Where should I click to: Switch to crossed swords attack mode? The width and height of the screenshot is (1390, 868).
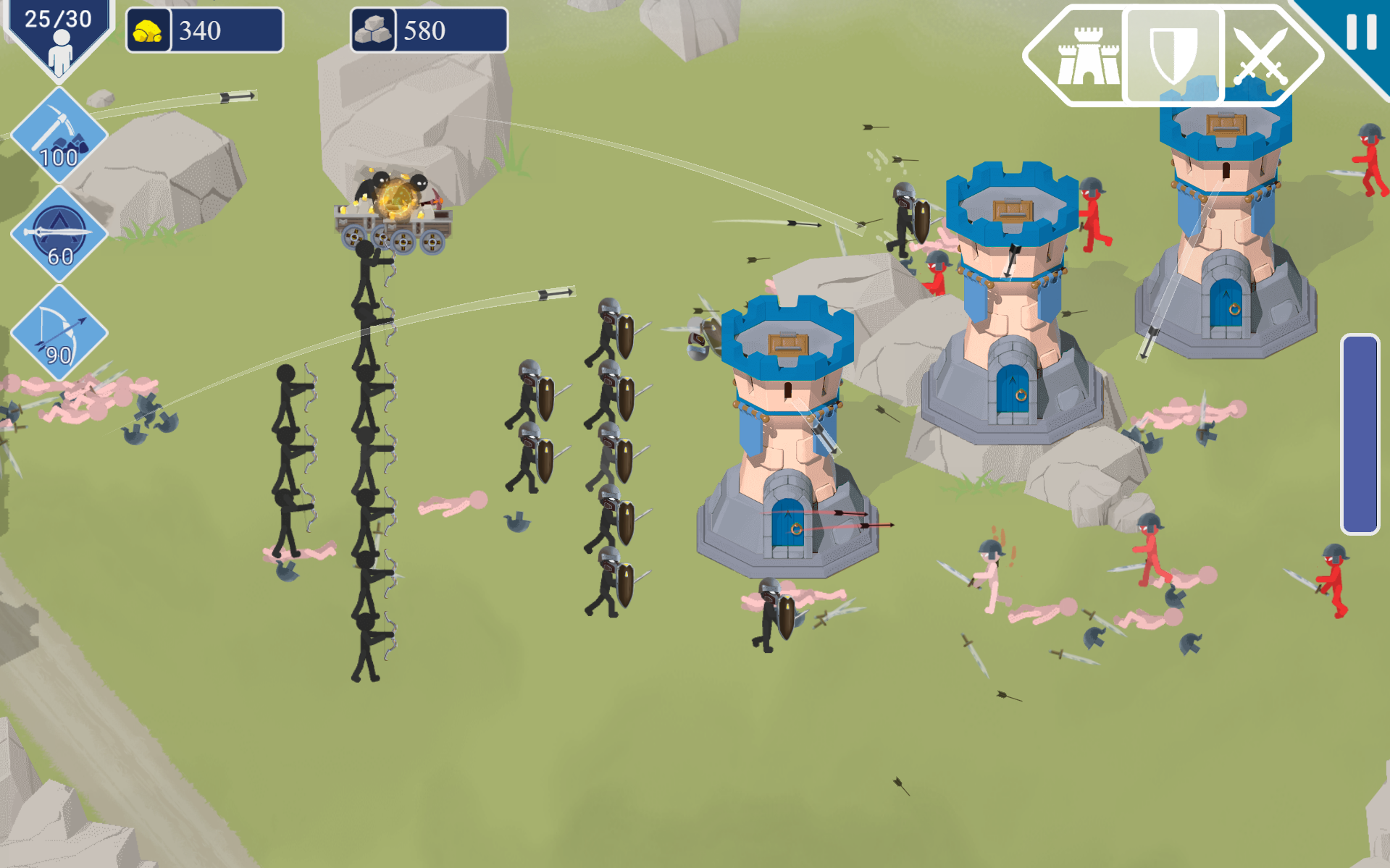(x=1261, y=56)
